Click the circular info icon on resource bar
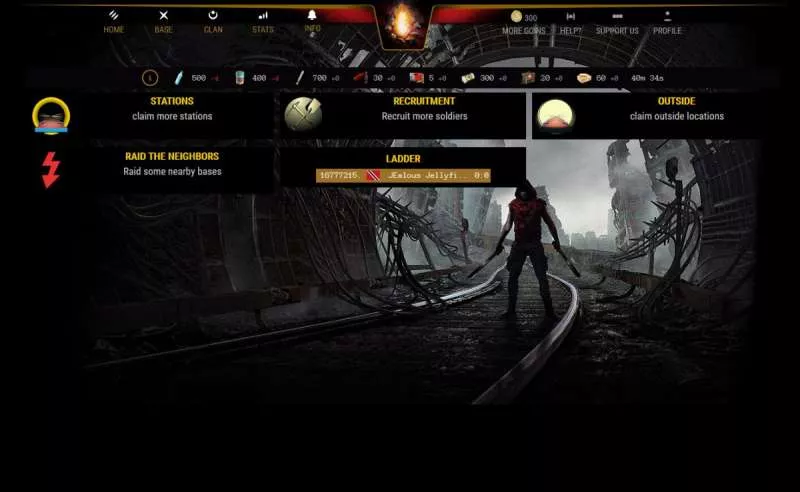Screen dimensions: 800x492 (x=150, y=77)
